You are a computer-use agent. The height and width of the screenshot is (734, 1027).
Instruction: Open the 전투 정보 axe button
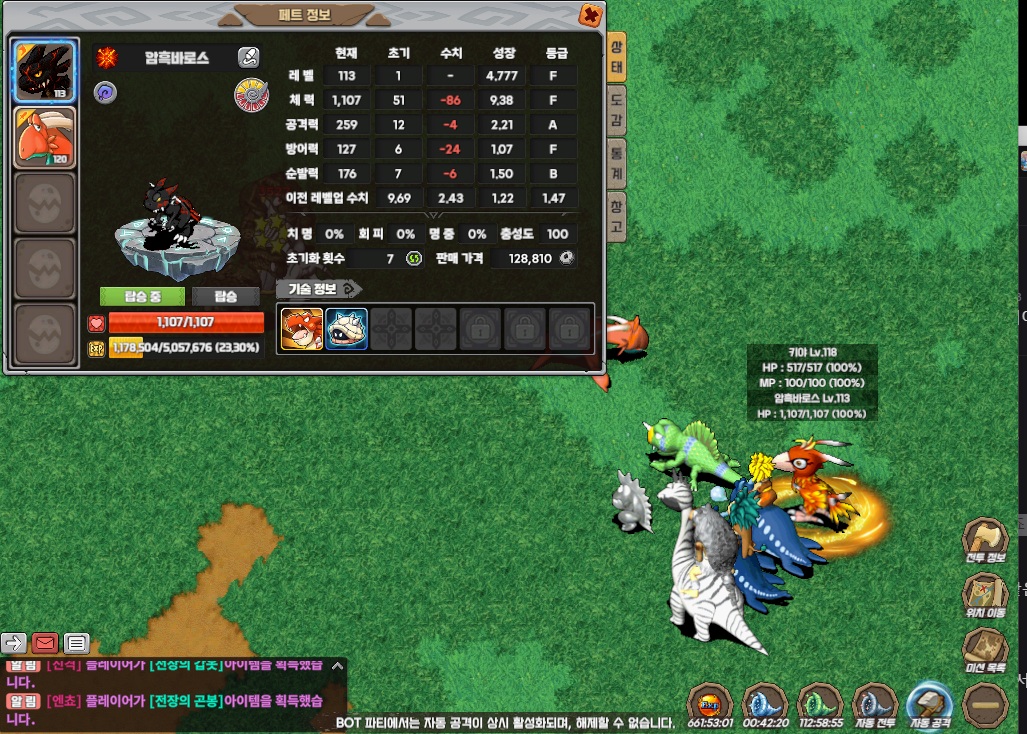pos(984,539)
